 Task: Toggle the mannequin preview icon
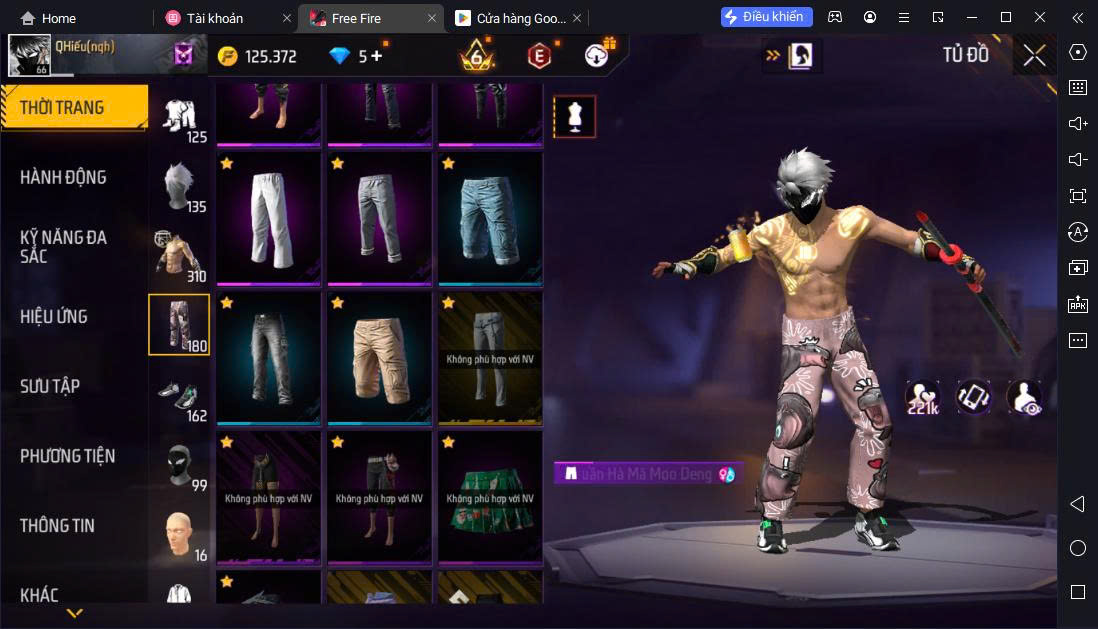tap(575, 117)
